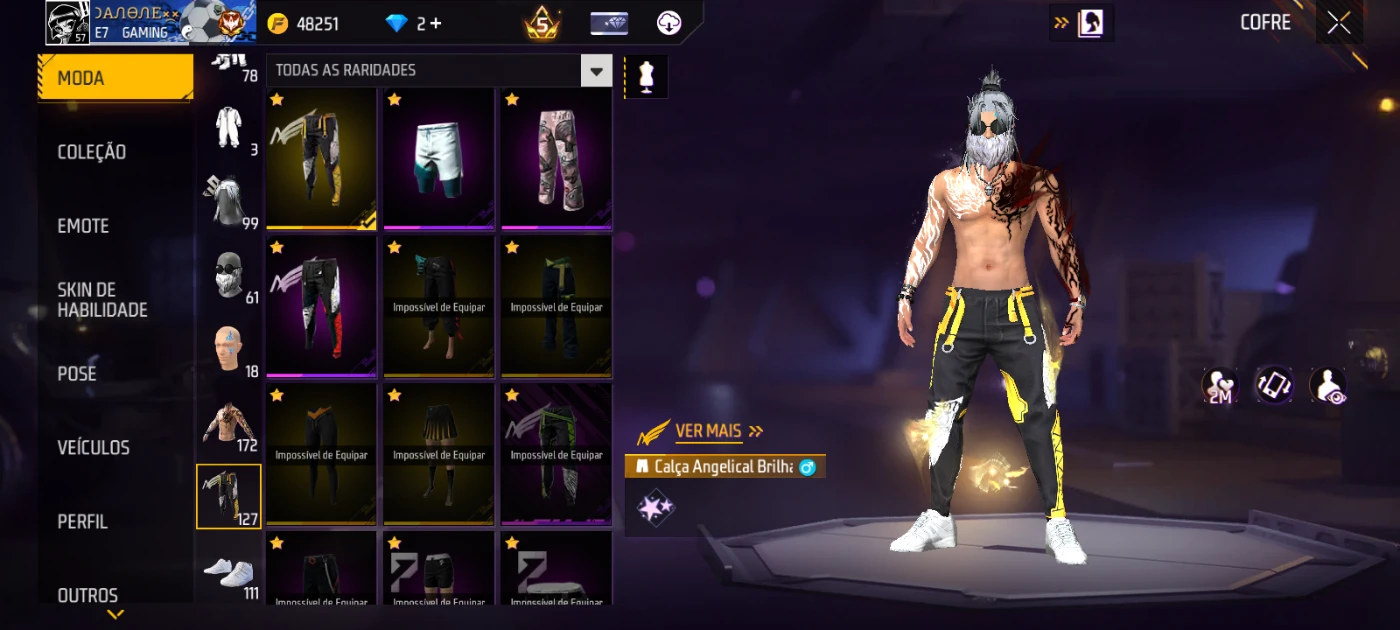Switch to the Emote section
This screenshot has height=630, width=1400.
click(84, 226)
